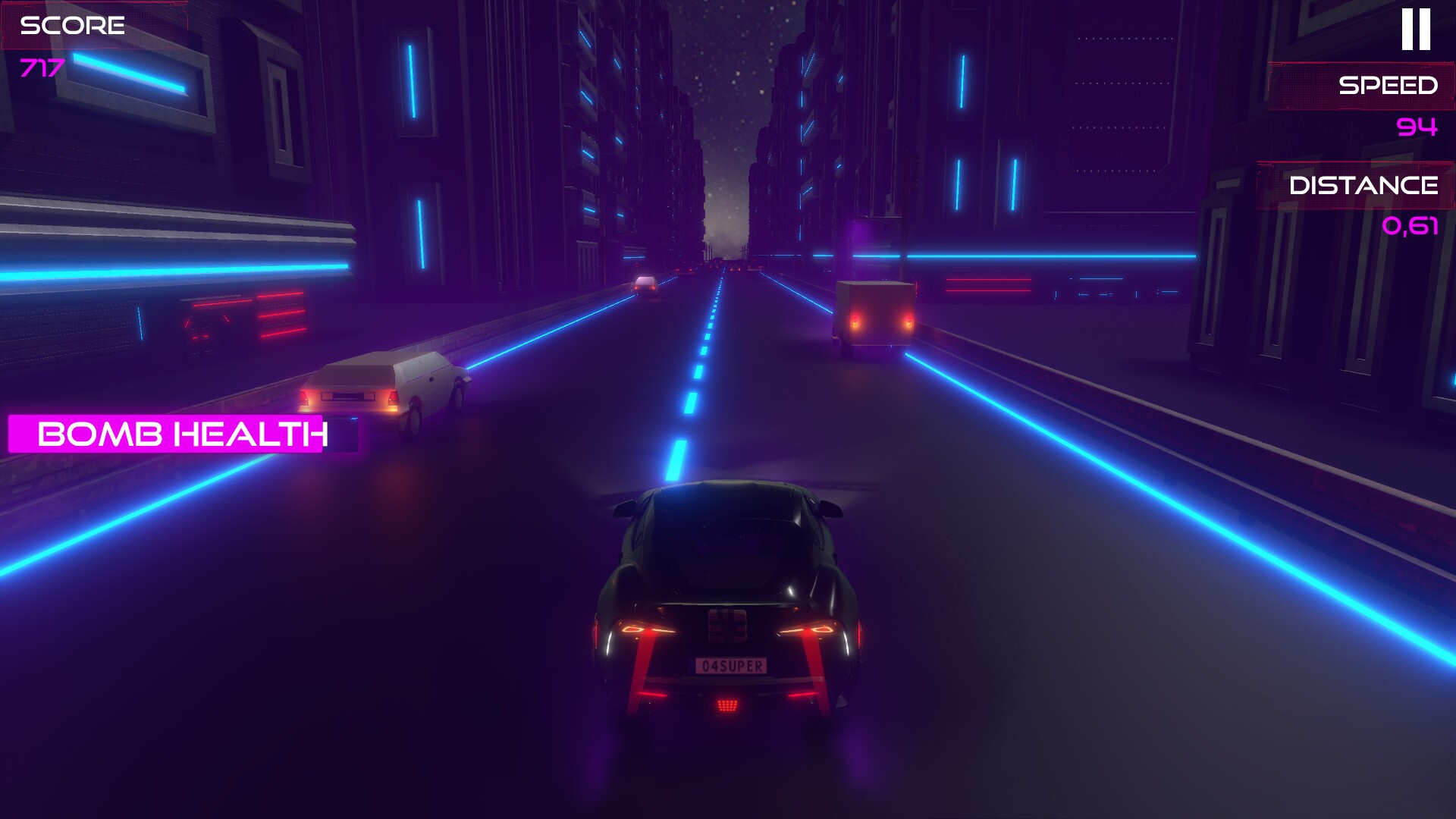The height and width of the screenshot is (819, 1456).
Task: Select the score number 717
Action: click(42, 70)
